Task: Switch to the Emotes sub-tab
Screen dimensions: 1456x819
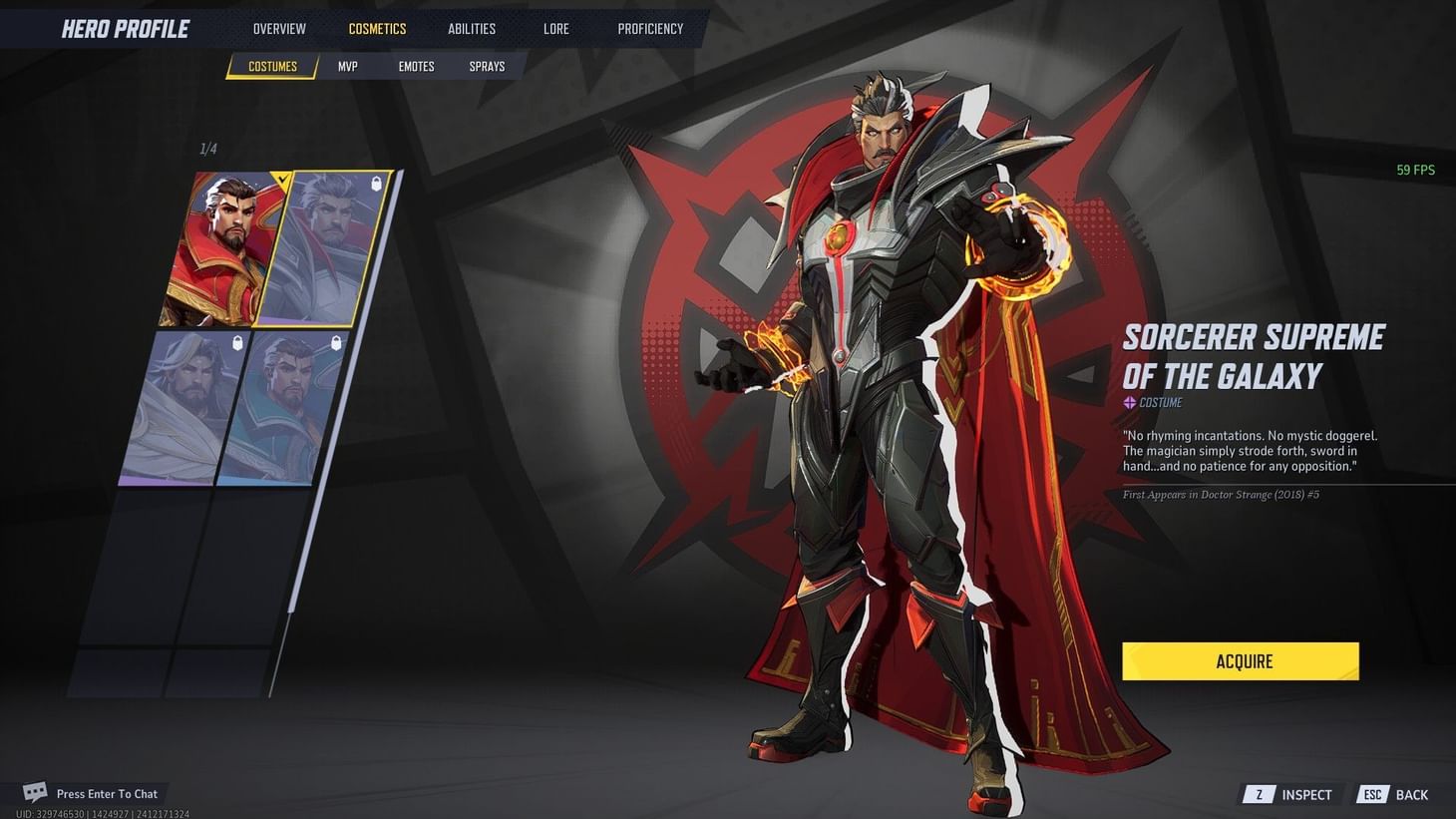Action: (416, 66)
